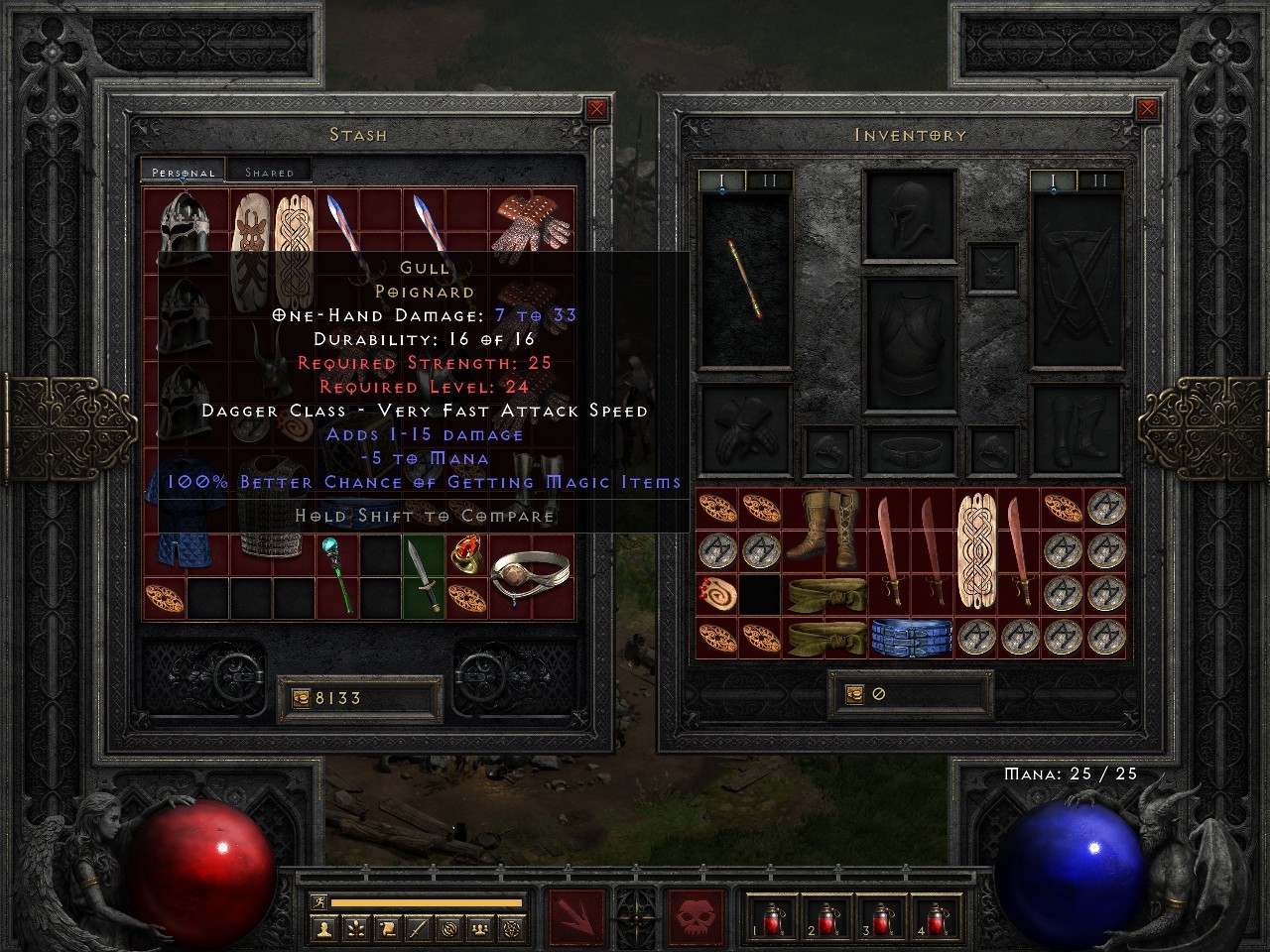Click the pentagram icon on the mini panel
Screen dimensions: 1270x952
pyautogui.click(x=509, y=929)
